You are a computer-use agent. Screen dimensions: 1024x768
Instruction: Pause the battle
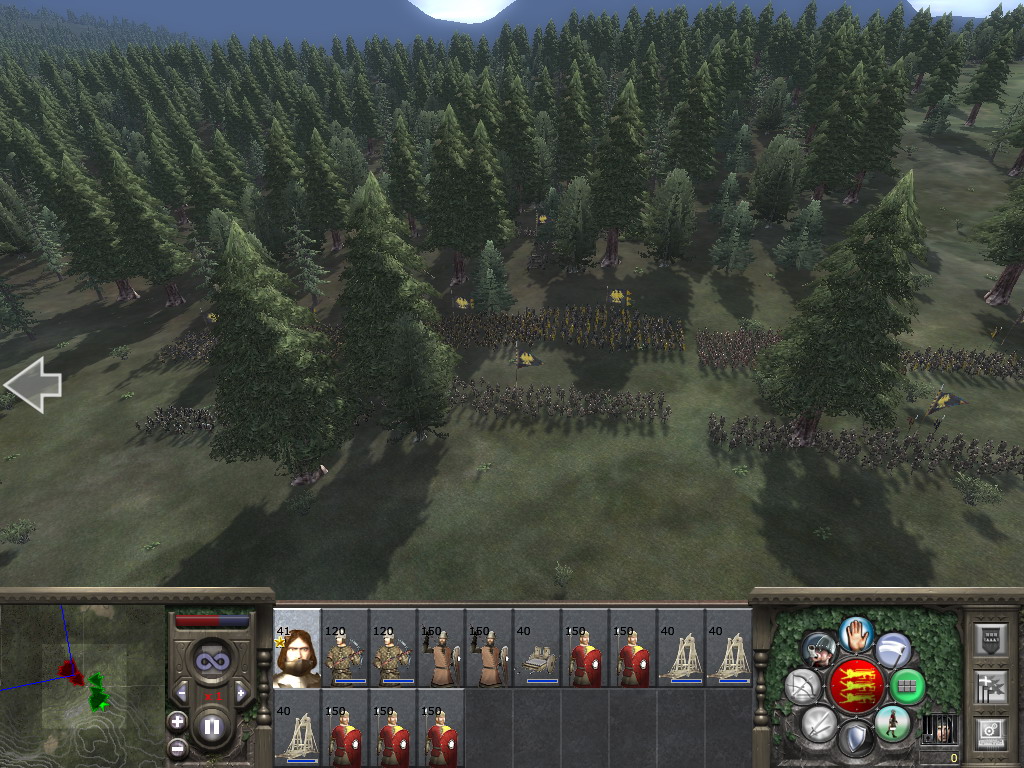(x=211, y=727)
